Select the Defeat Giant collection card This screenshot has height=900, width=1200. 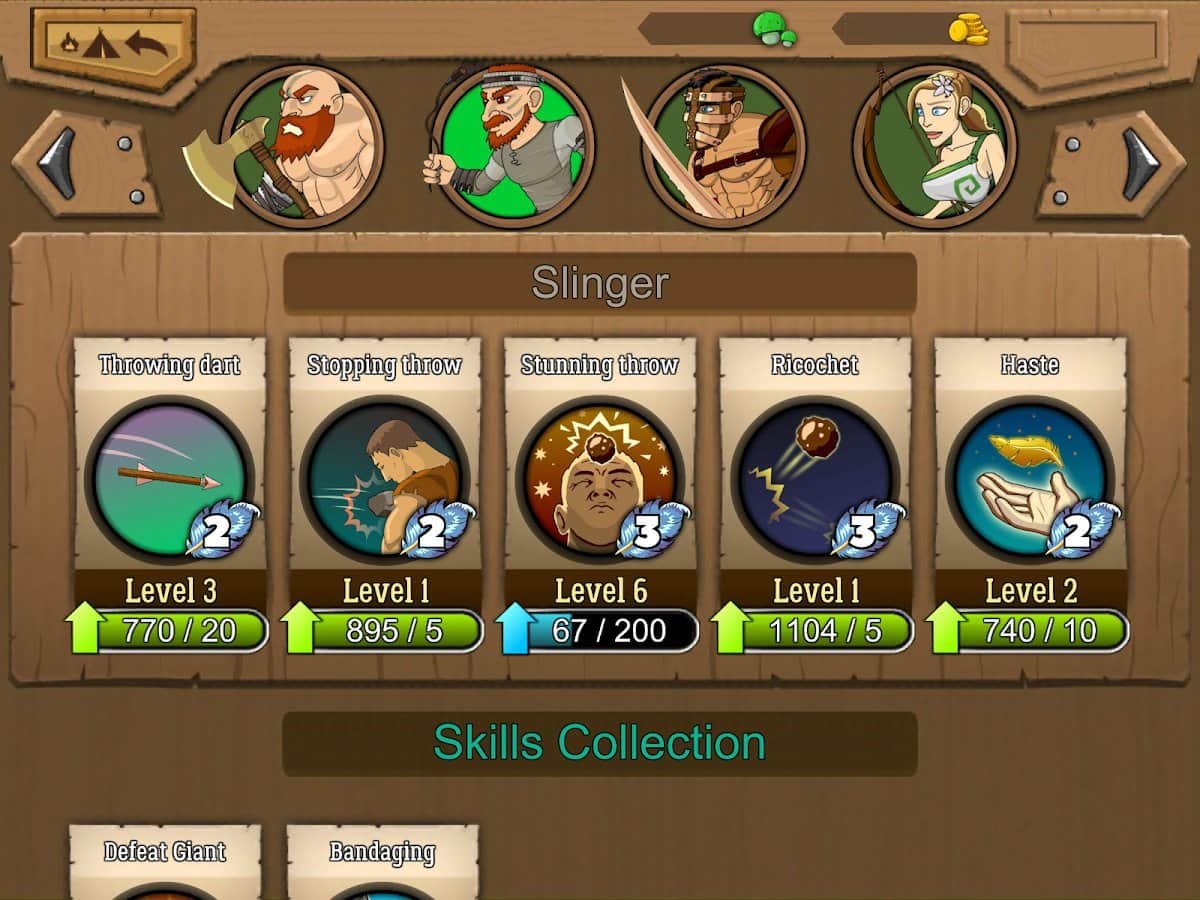165,862
